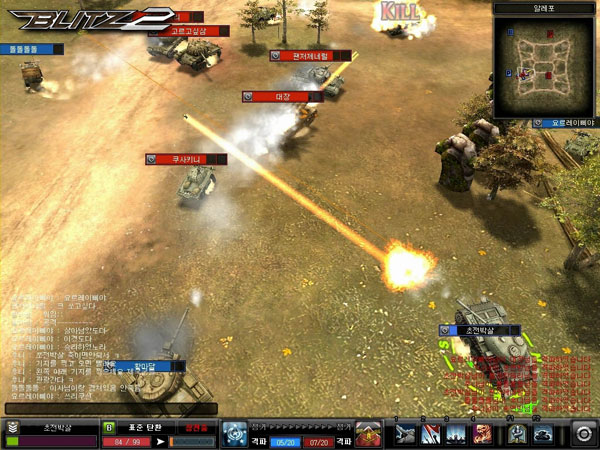Click the battlefield minimap
This screenshot has height=450, width=600.
coord(543,62)
